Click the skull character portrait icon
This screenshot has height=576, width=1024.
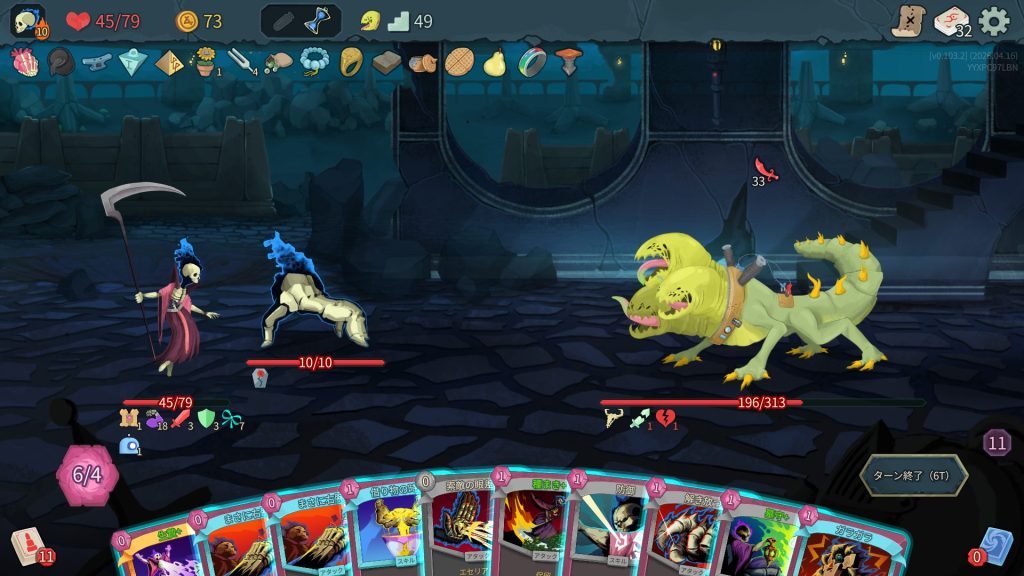click(27, 21)
